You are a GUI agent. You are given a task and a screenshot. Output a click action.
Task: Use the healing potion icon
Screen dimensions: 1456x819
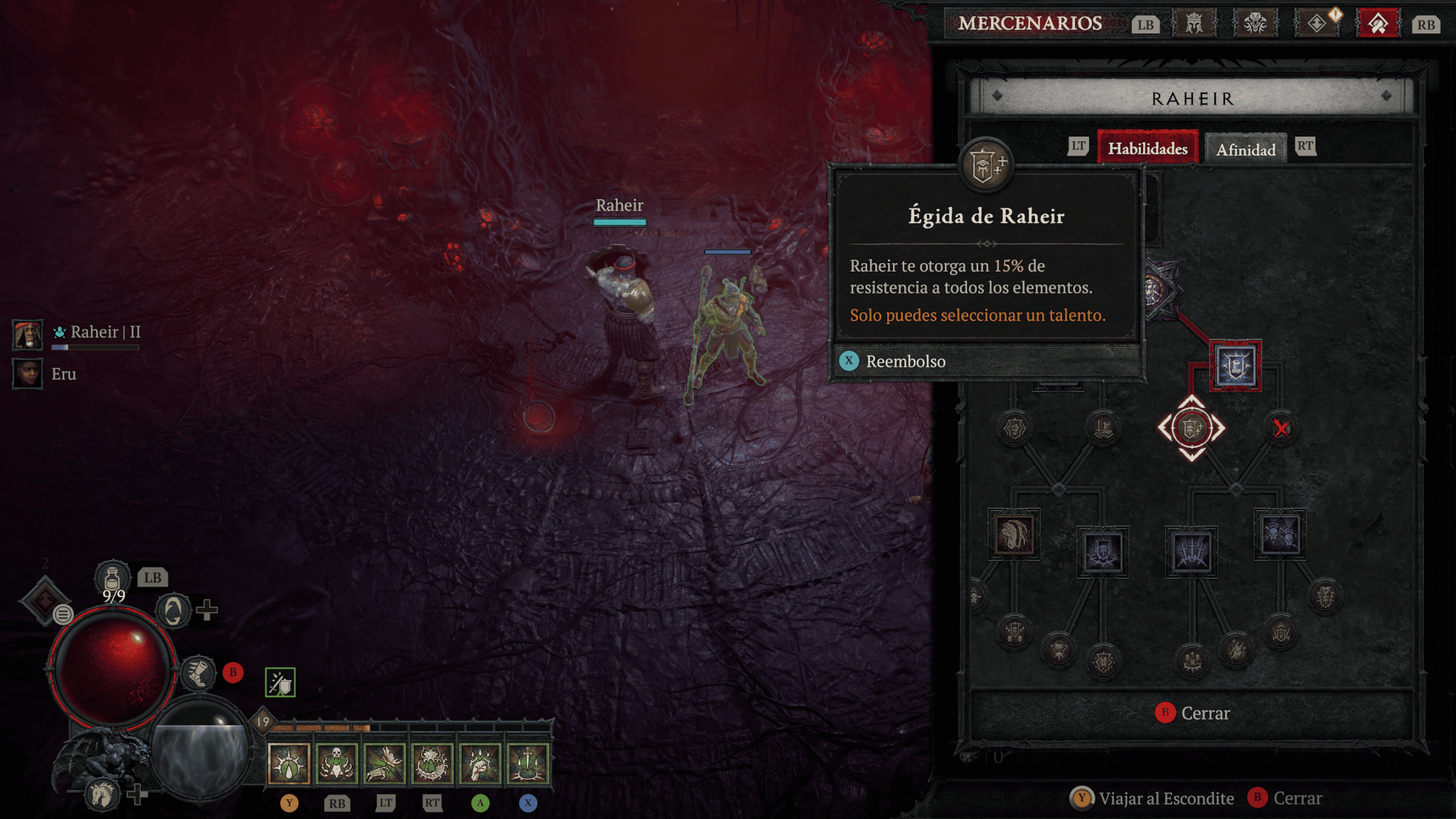[112, 579]
